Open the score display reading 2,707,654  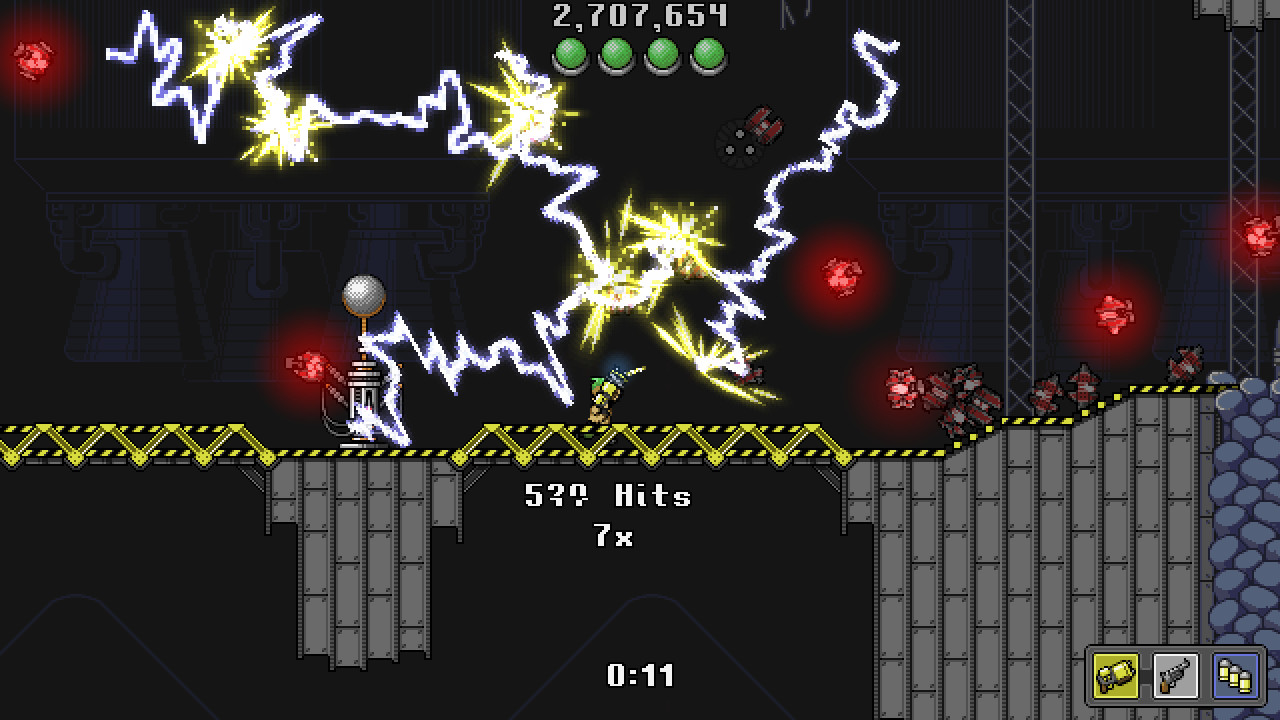(638, 16)
